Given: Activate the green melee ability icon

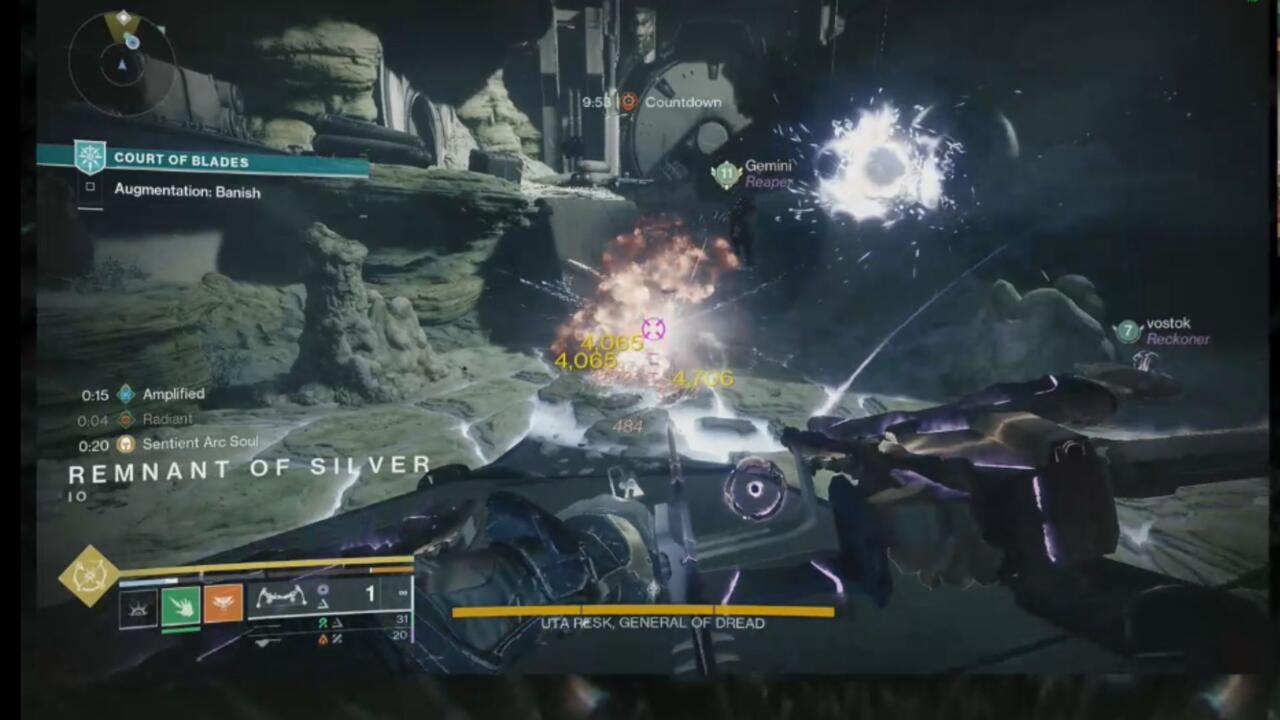Looking at the screenshot, I should coord(181,604).
